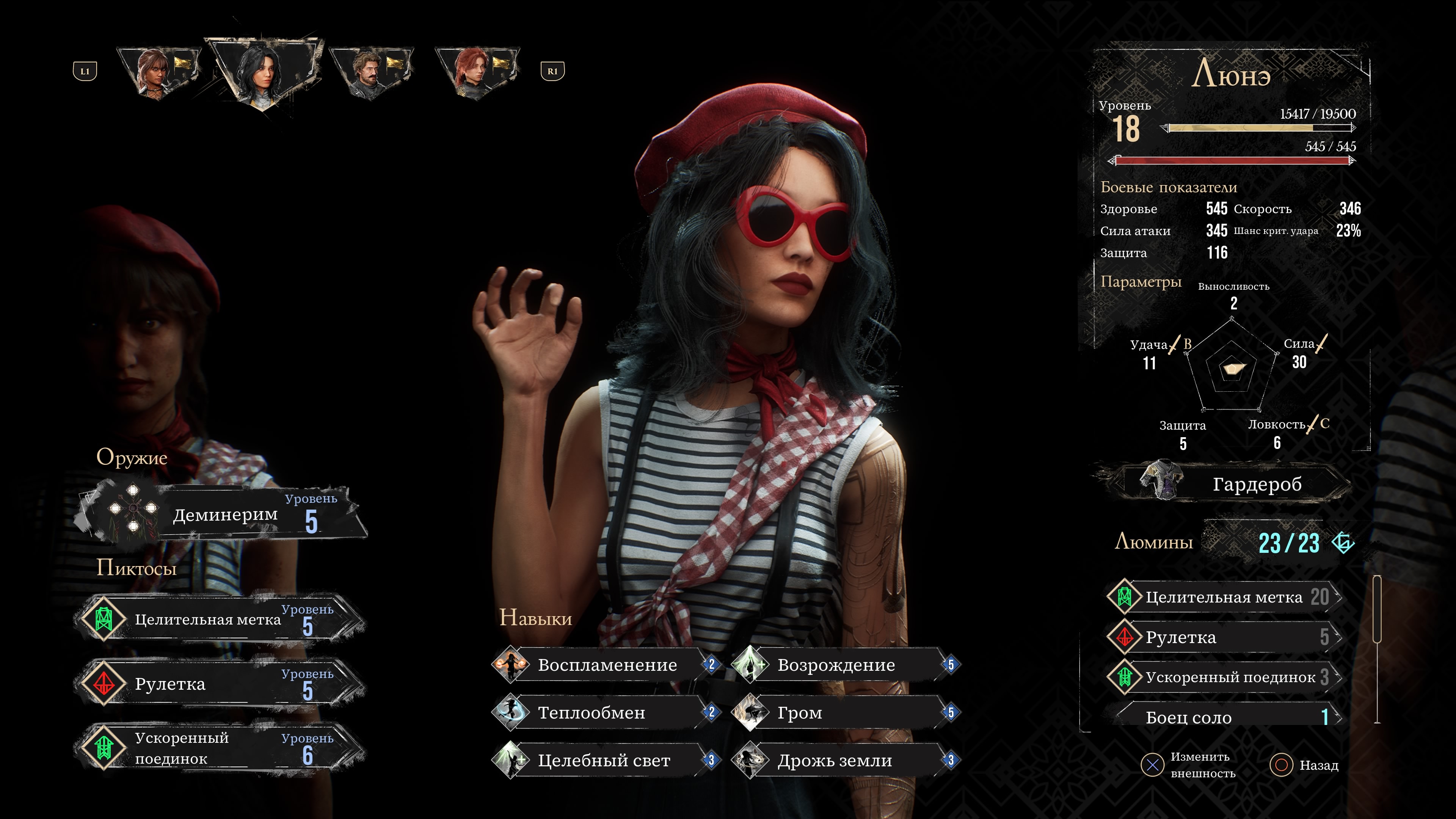Select Ускоренный поединок lumina entry

point(1224,677)
